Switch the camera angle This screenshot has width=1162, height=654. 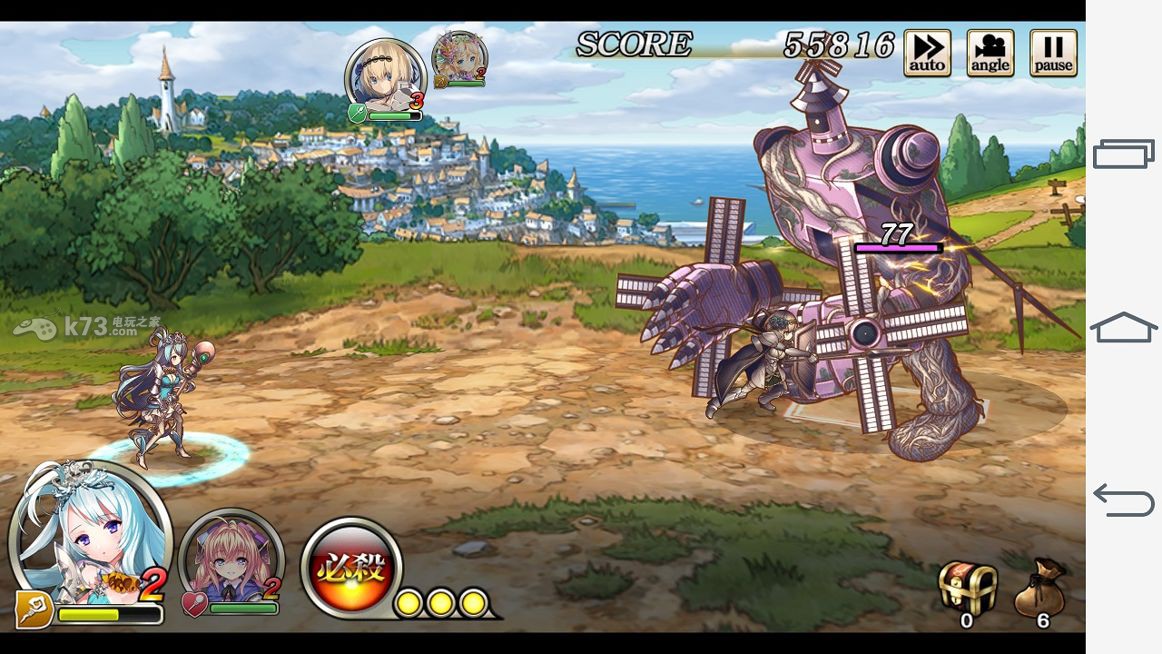click(990, 53)
